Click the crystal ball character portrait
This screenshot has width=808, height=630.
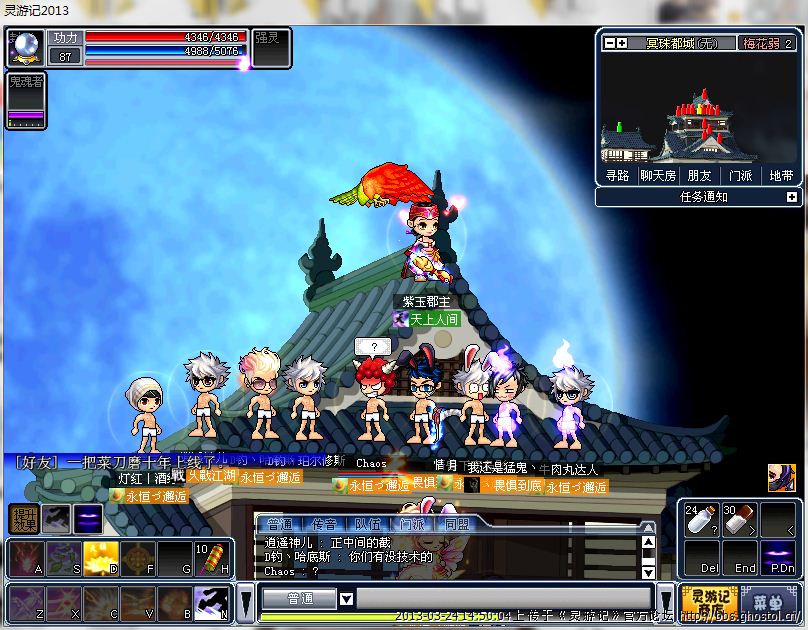coord(24,47)
